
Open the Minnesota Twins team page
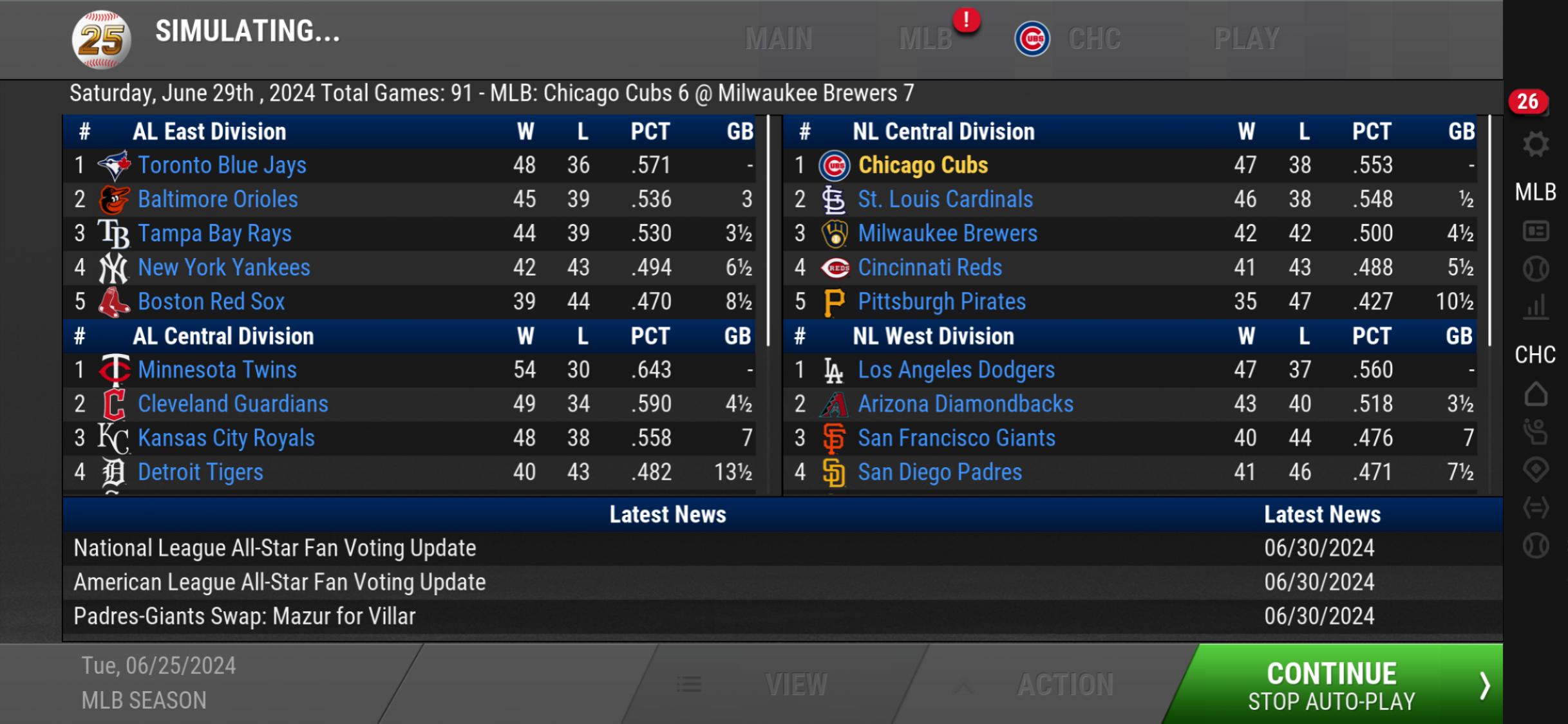(x=217, y=370)
